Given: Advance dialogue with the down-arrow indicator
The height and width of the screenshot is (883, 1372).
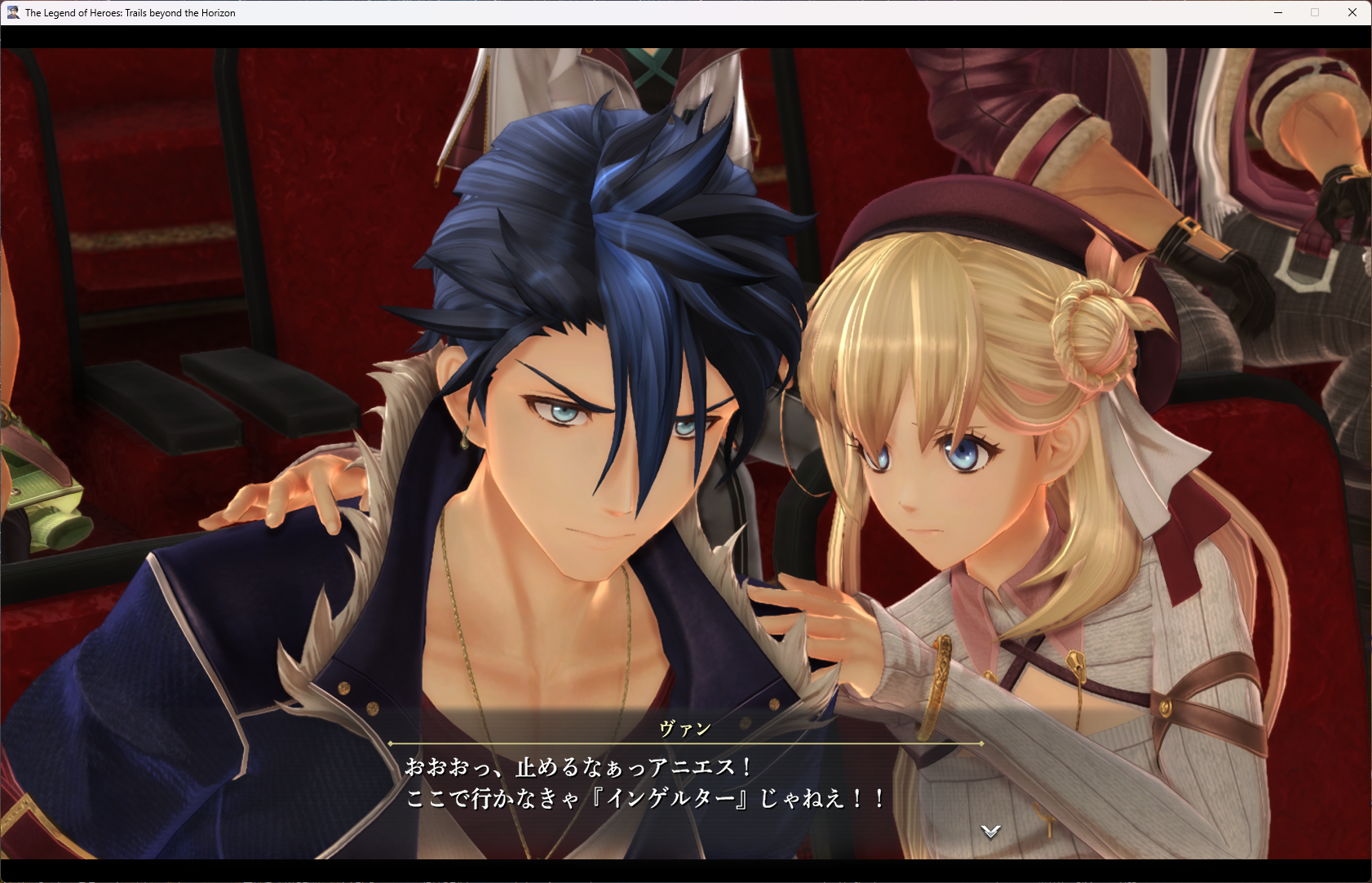Looking at the screenshot, I should click(990, 831).
